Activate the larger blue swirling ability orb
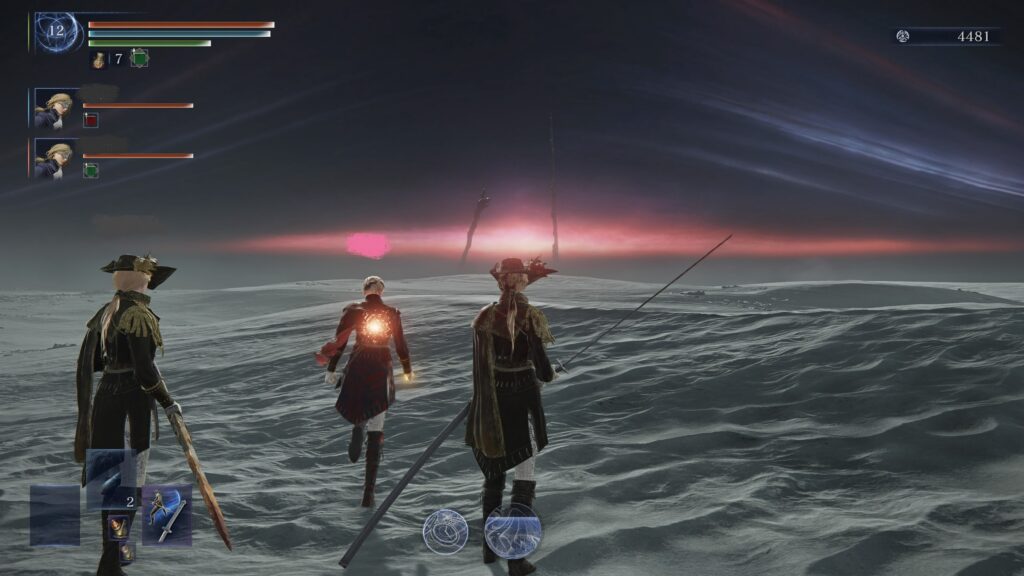The width and height of the screenshot is (1024, 576). tap(513, 531)
